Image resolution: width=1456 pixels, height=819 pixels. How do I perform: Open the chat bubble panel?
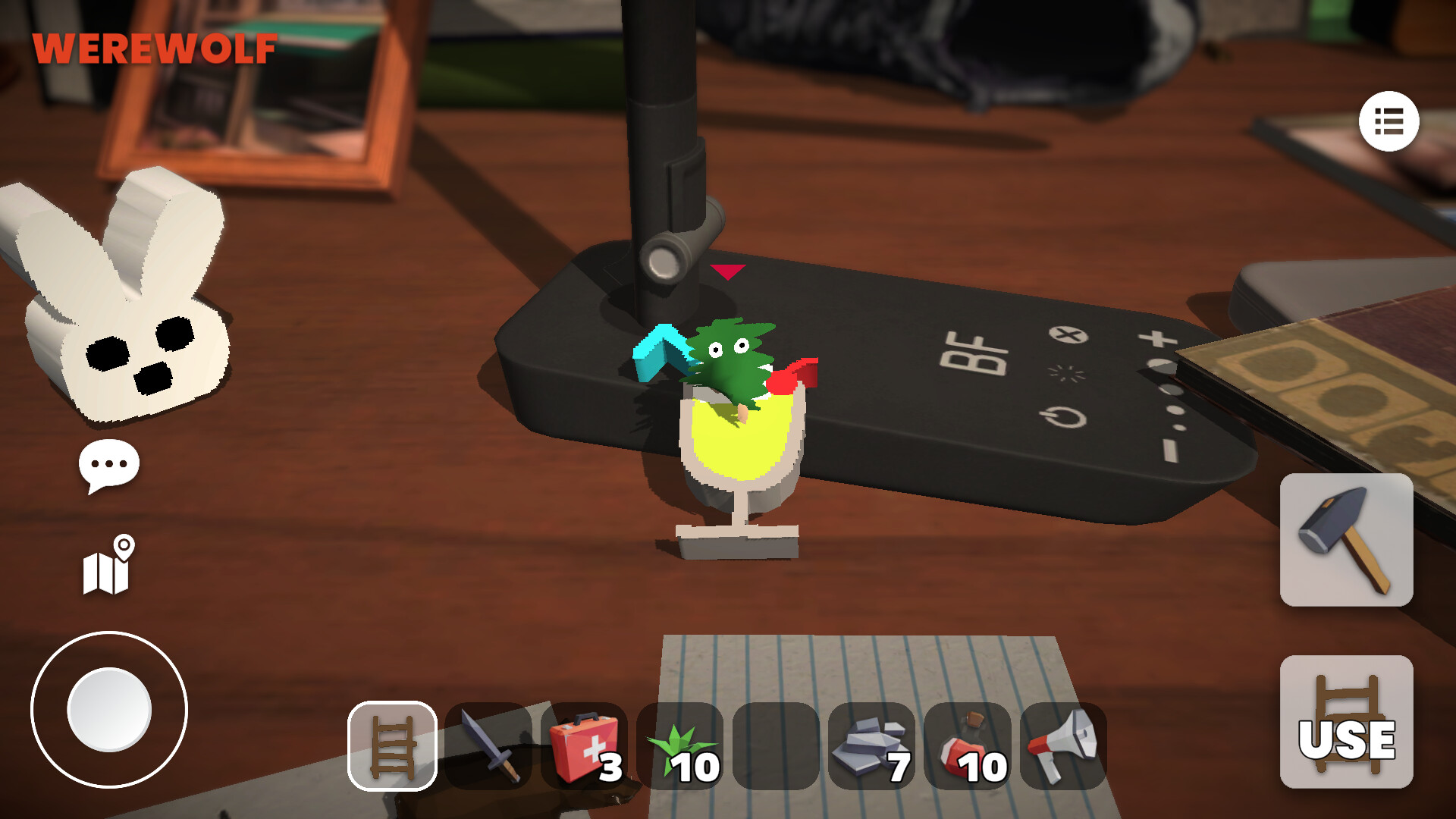tap(108, 464)
